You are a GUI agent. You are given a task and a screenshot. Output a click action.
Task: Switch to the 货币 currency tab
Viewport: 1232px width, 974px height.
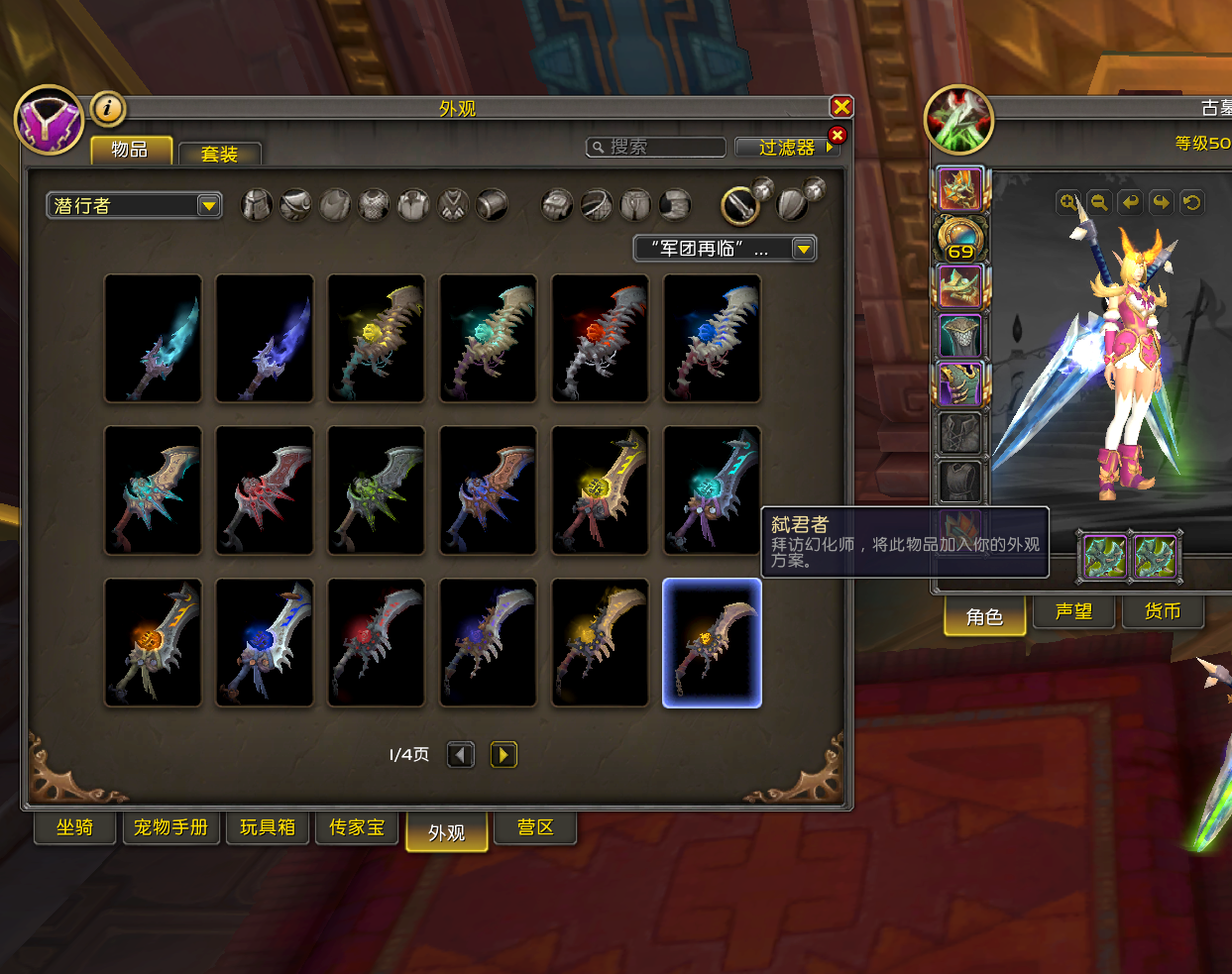1162,611
